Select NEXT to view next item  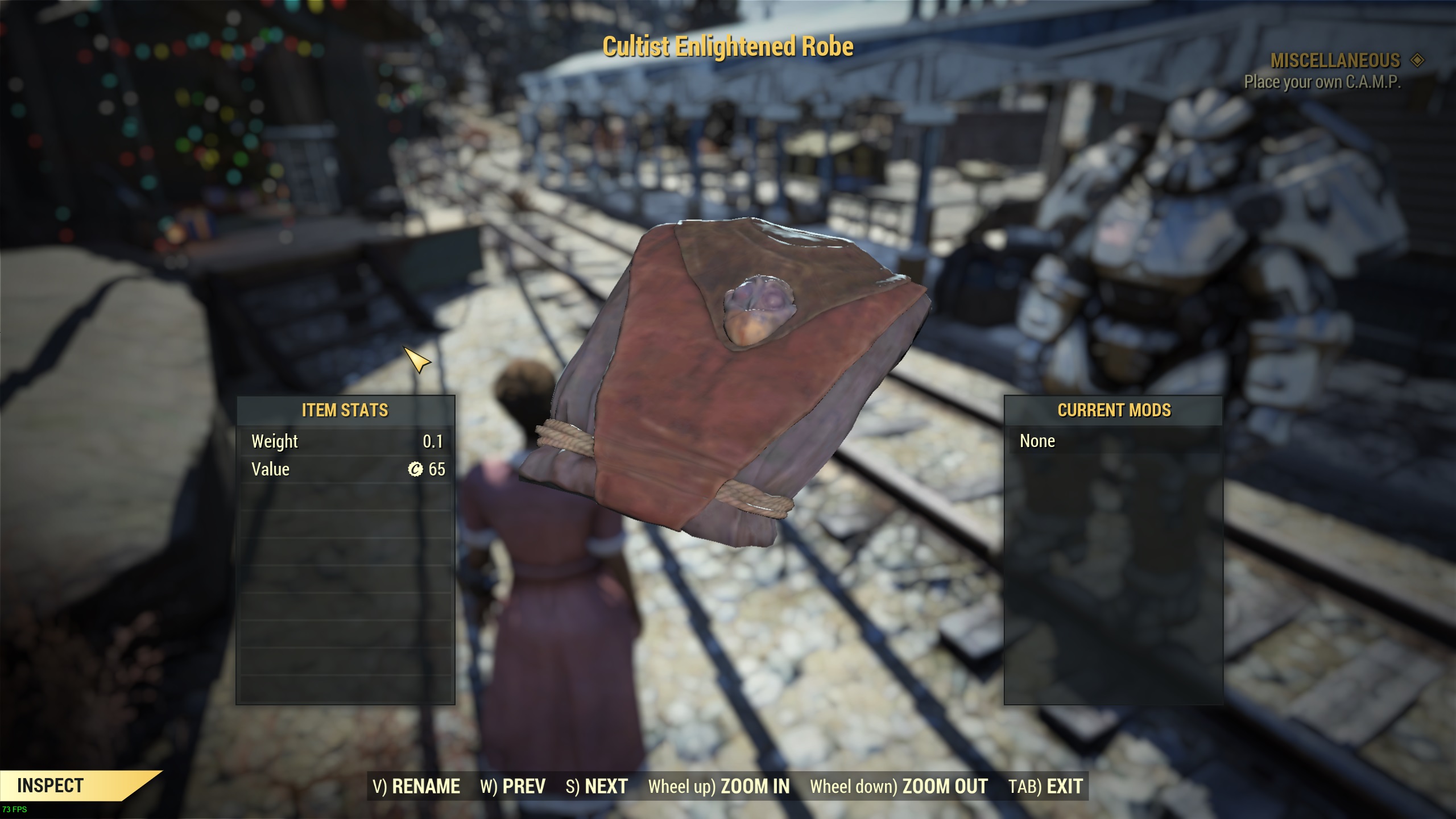click(x=603, y=786)
